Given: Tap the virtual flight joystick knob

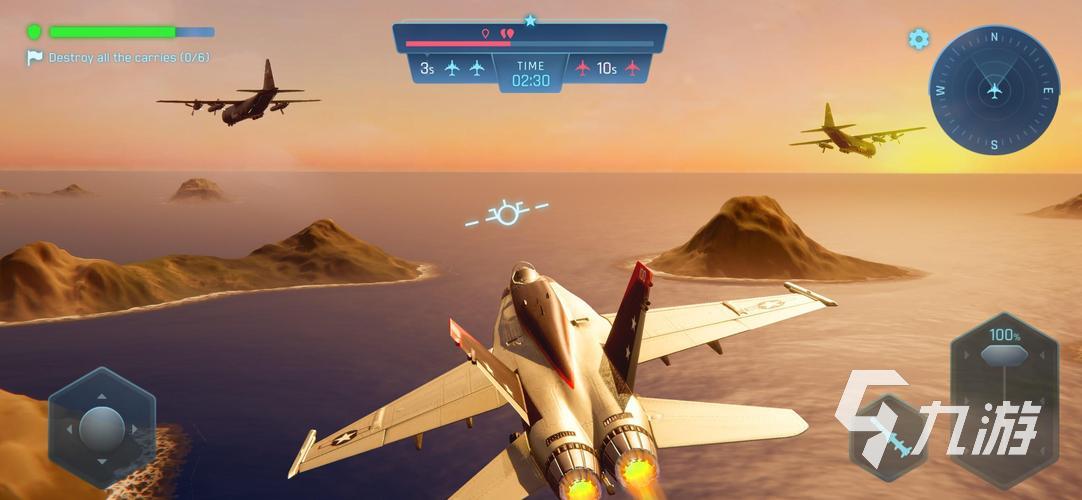Looking at the screenshot, I should pyautogui.click(x=101, y=428).
